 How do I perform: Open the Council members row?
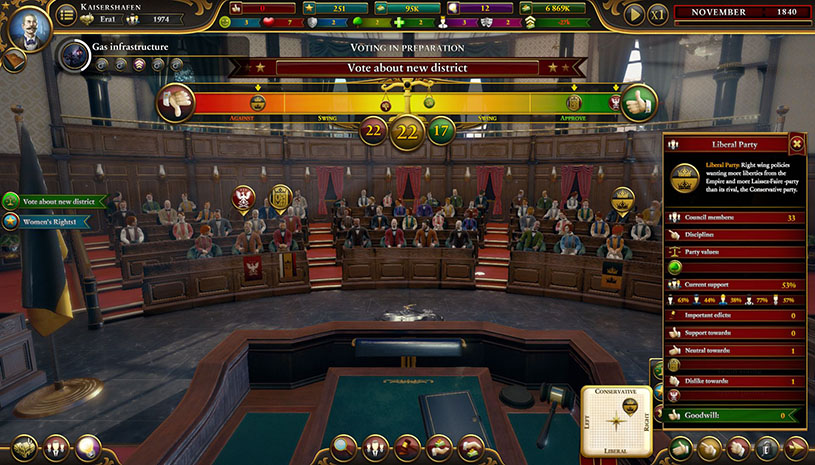pyautogui.click(x=737, y=217)
